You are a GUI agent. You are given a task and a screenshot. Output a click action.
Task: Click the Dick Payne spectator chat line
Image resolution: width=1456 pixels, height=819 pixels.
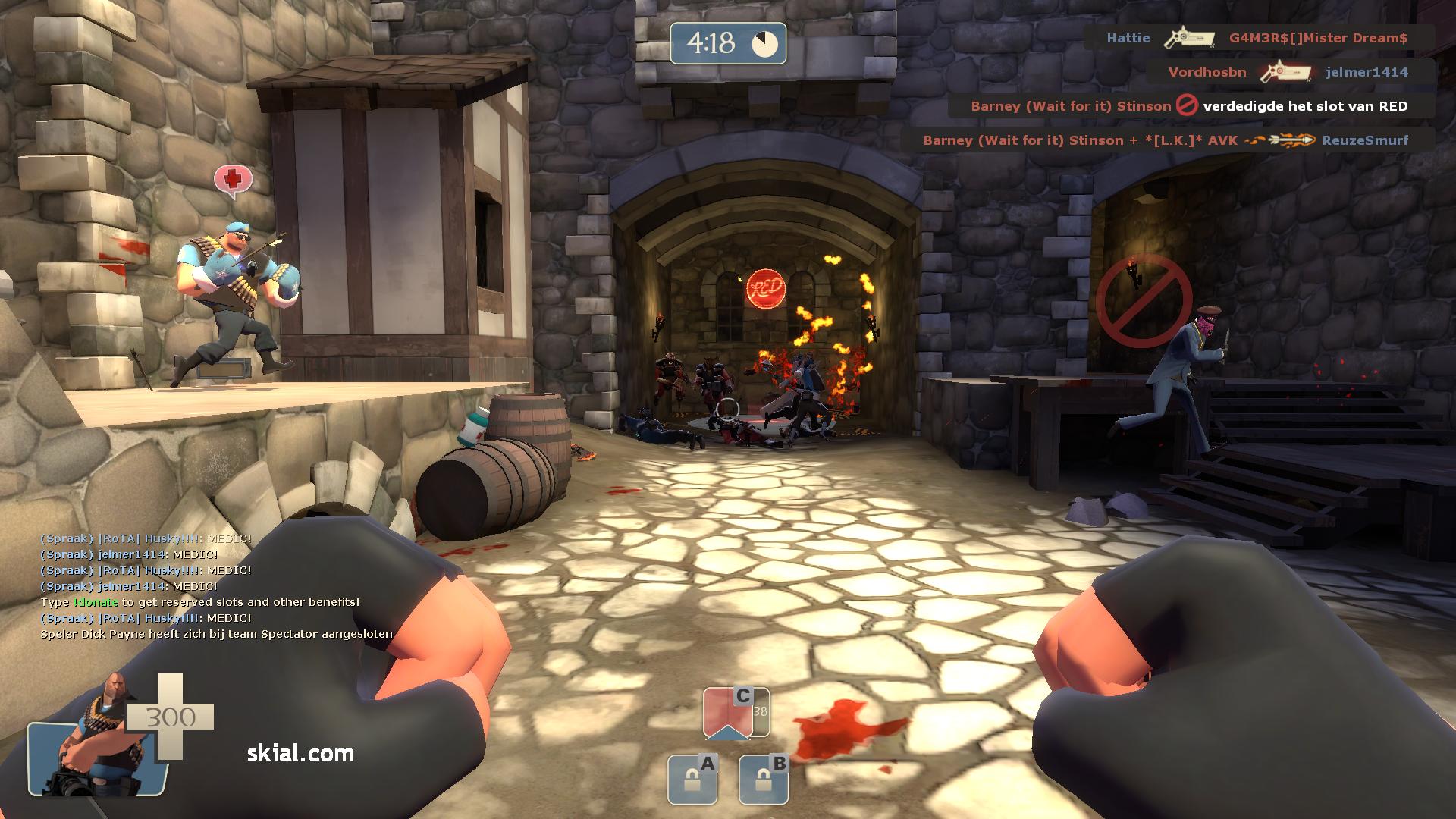click(217, 634)
